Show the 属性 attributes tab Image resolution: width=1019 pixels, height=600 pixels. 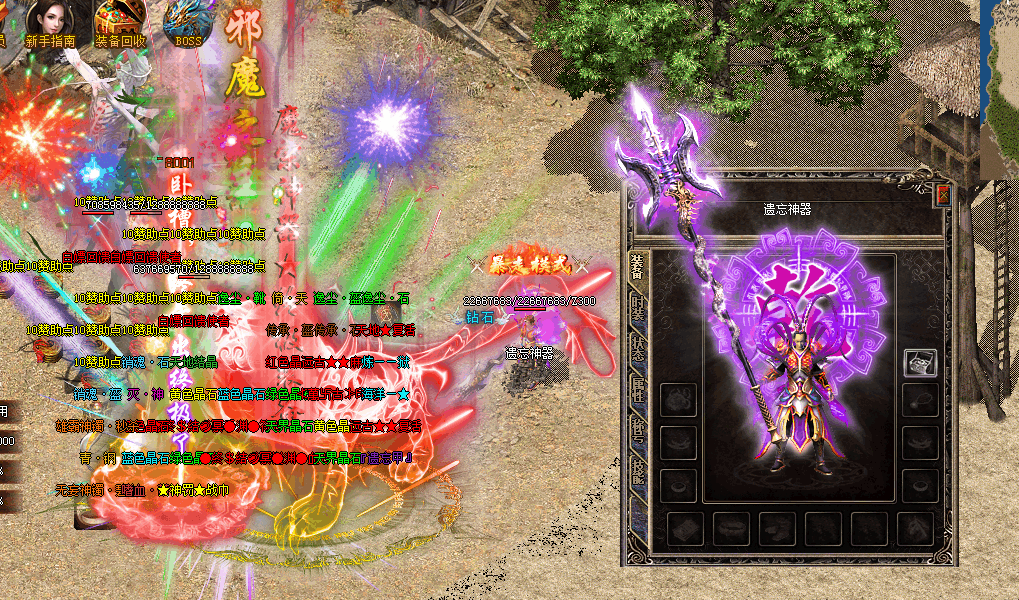point(636,388)
